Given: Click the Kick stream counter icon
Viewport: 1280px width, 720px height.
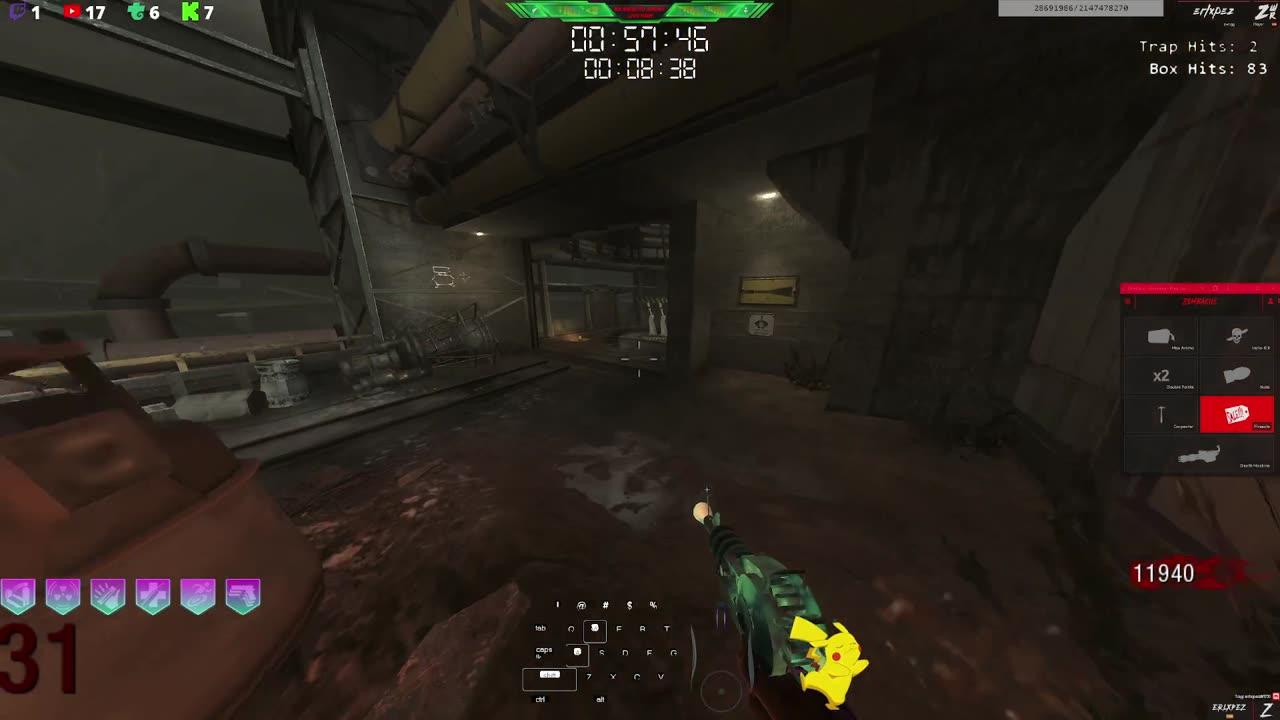Looking at the screenshot, I should [x=190, y=14].
